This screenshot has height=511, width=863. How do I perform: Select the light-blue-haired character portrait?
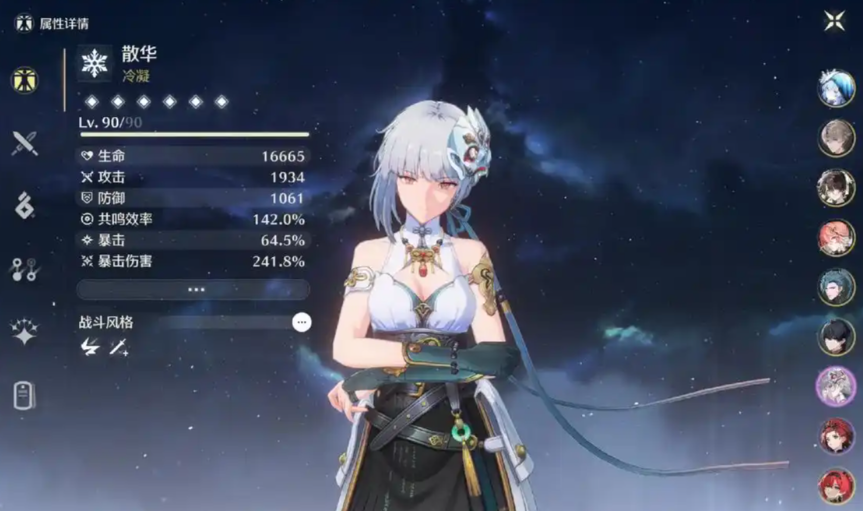(836, 89)
